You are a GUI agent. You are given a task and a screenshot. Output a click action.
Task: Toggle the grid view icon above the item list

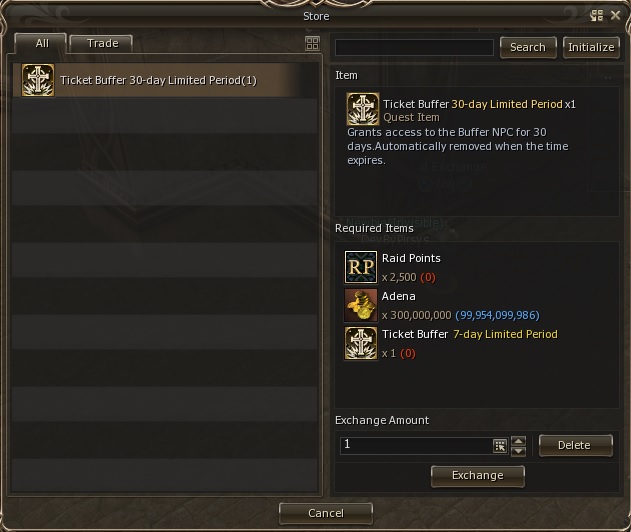tap(312, 44)
